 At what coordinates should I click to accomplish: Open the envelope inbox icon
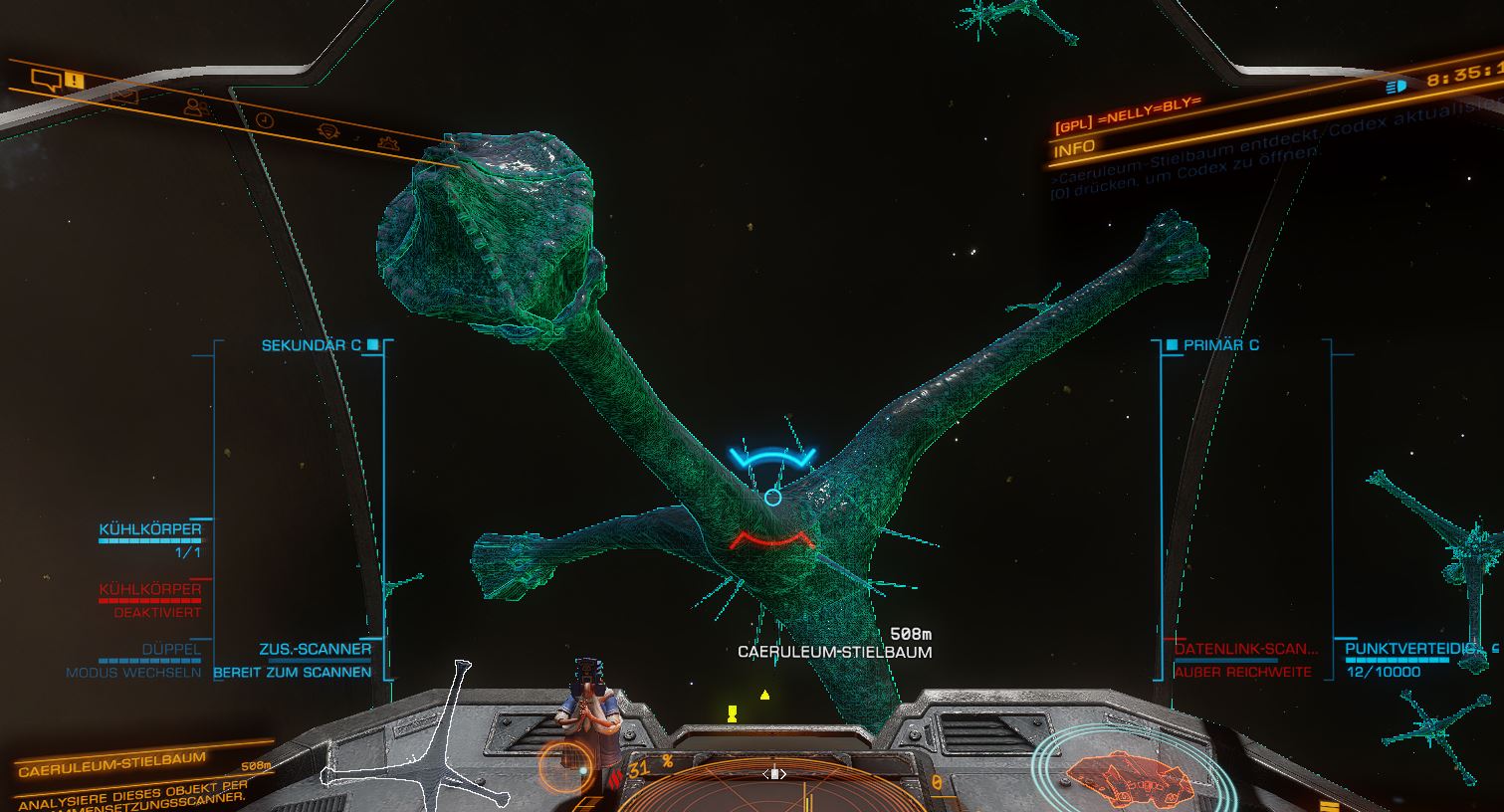[124, 96]
